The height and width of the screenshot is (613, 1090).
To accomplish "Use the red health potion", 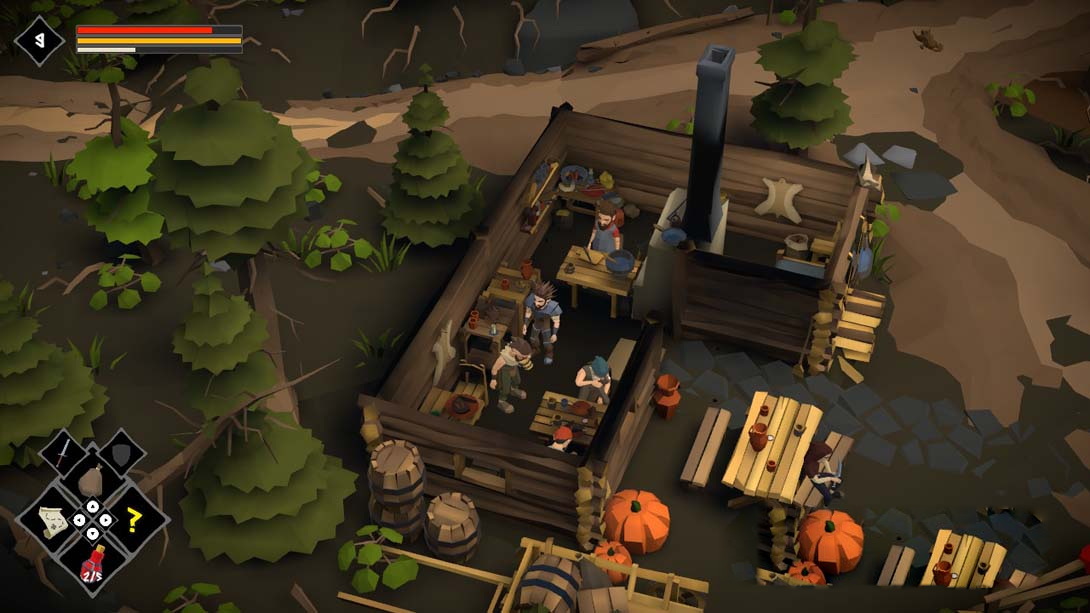I will point(92,562).
